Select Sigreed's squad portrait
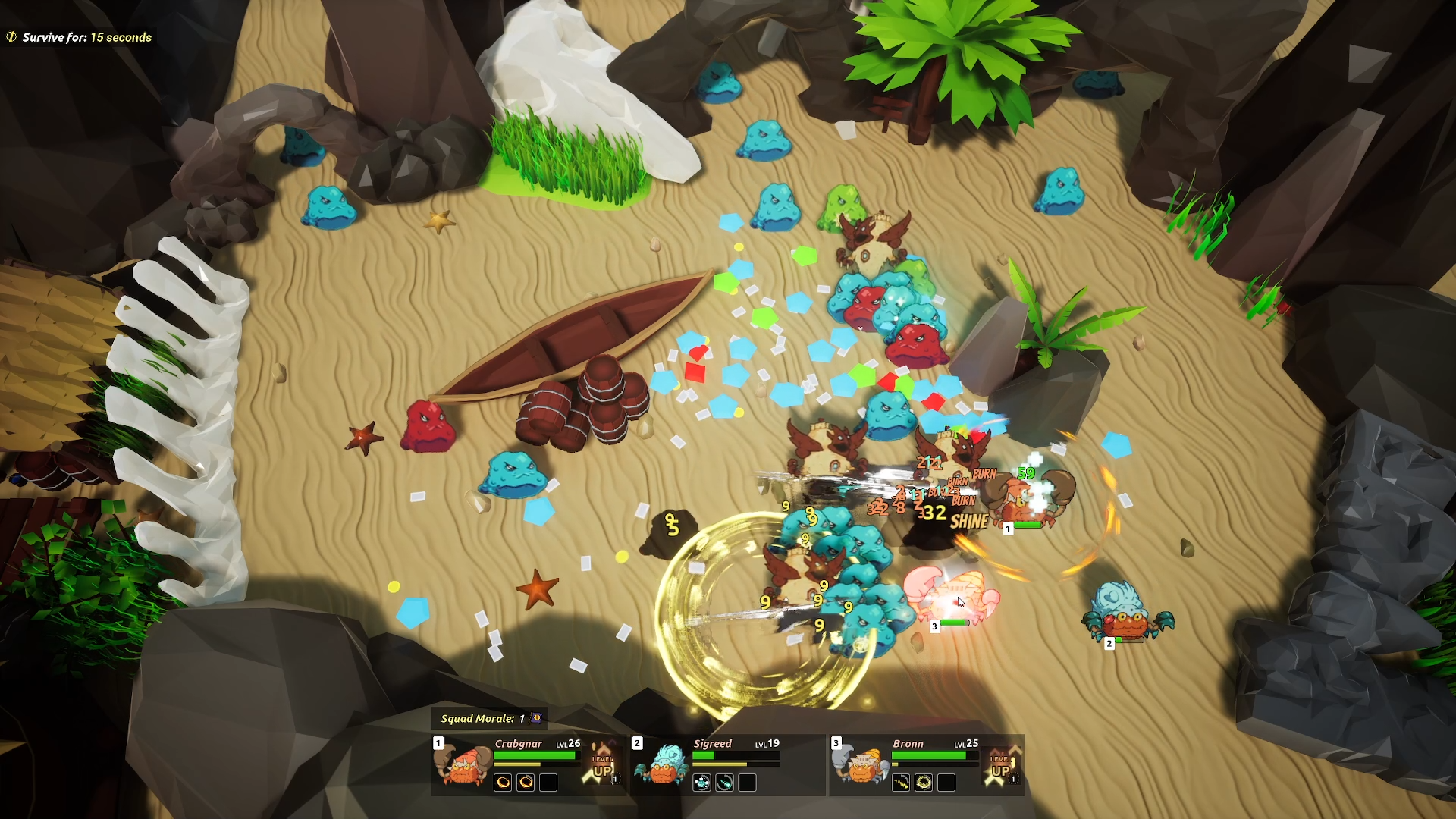1456x819 pixels. click(661, 764)
